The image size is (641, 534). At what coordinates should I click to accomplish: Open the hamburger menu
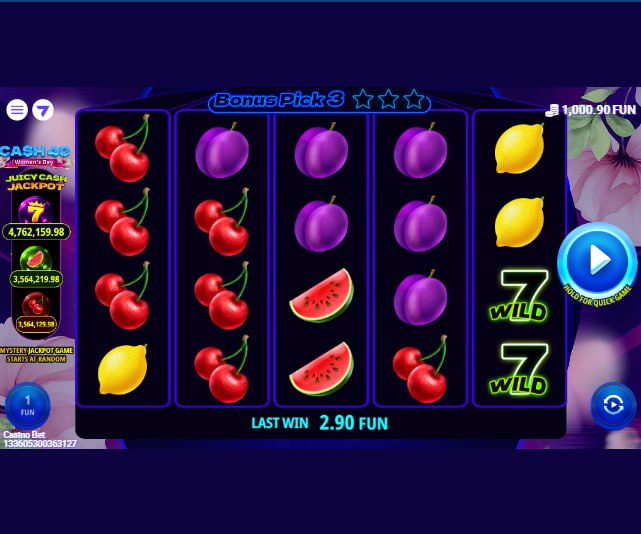pyautogui.click(x=17, y=110)
